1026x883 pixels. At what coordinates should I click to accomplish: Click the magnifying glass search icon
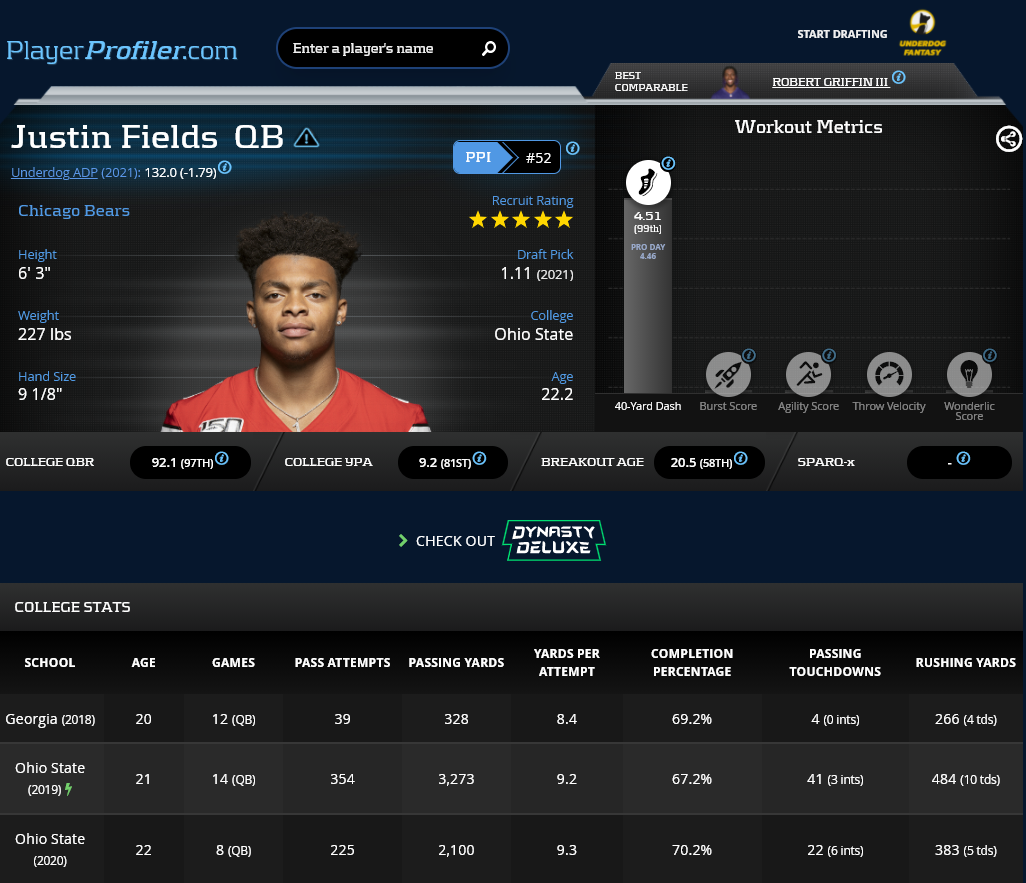(x=489, y=48)
